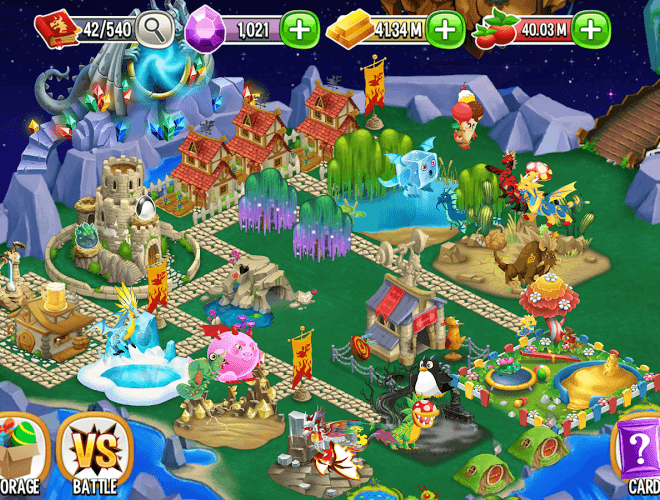Buy more gold using the plus button

445,30
